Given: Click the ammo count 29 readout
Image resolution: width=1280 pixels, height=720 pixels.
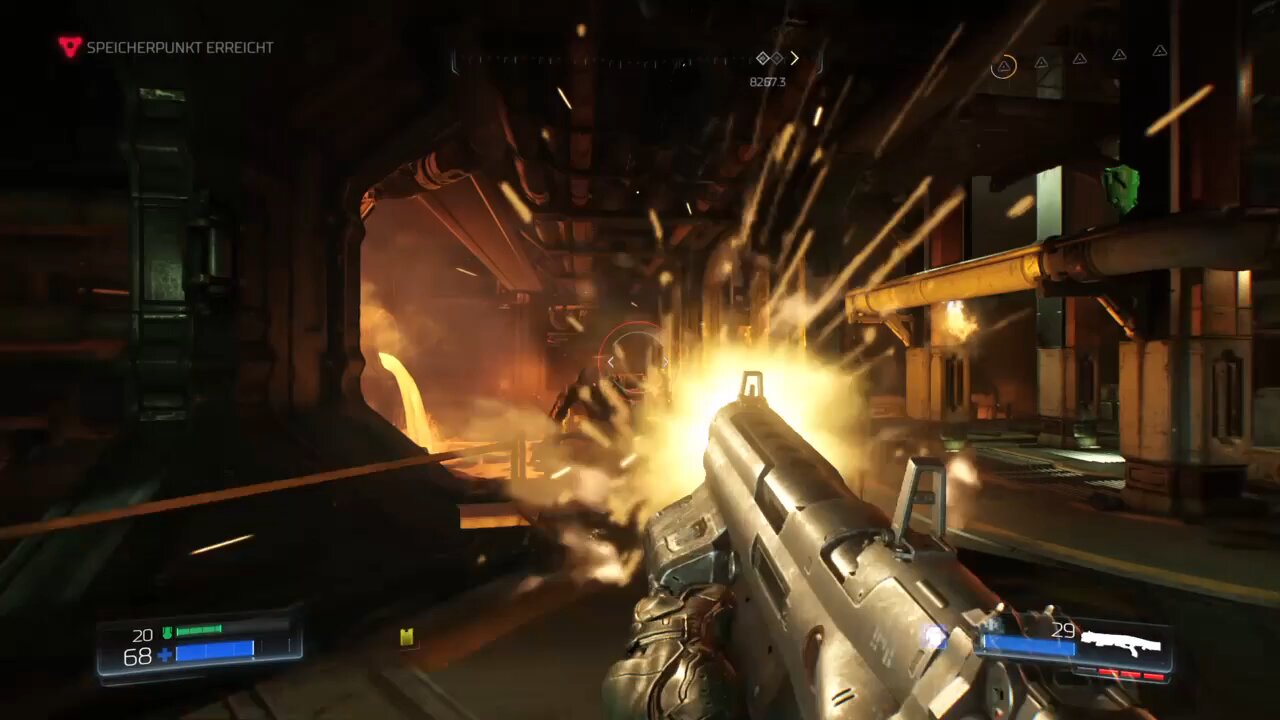Looking at the screenshot, I should [x=1063, y=630].
